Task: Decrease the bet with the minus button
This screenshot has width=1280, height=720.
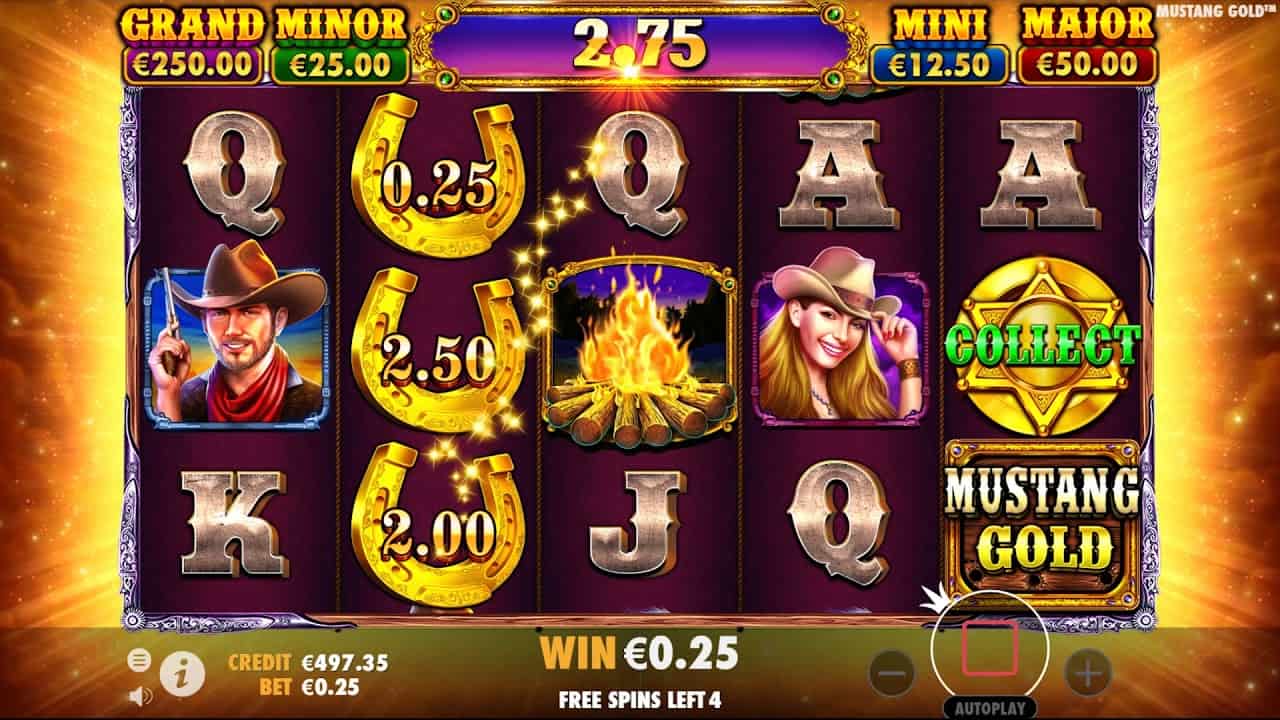Action: click(892, 673)
